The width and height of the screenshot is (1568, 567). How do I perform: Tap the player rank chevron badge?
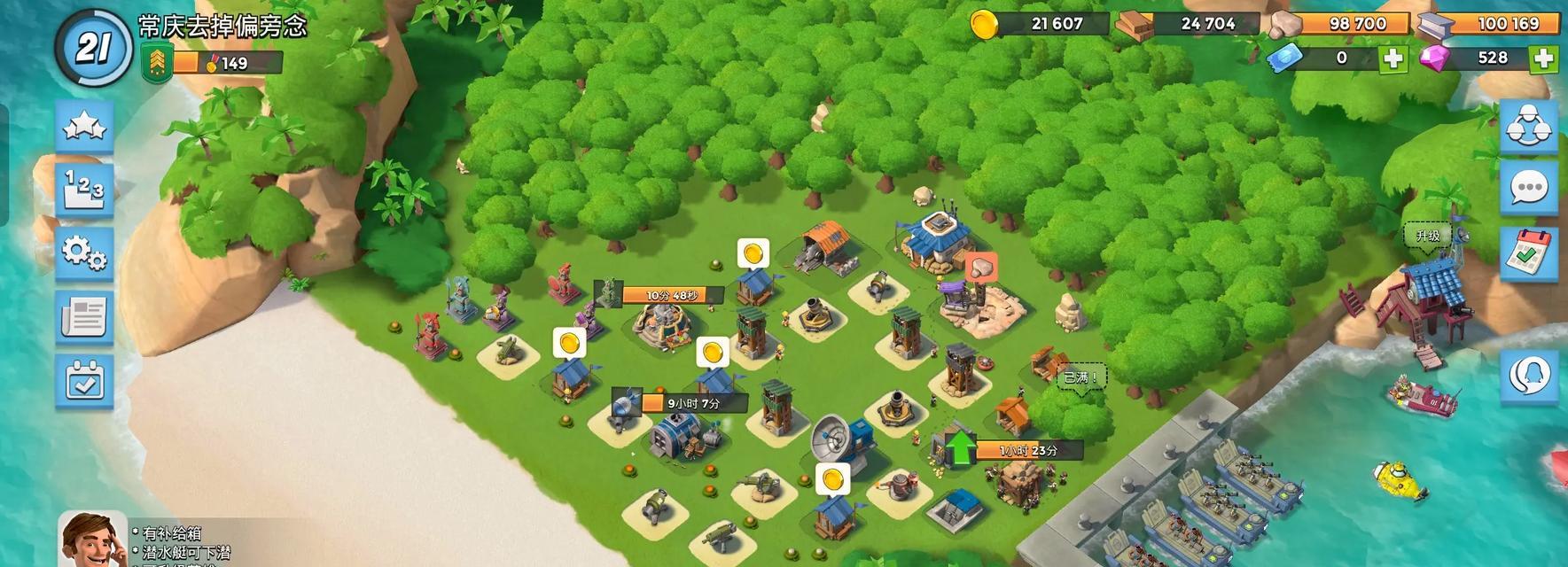pyautogui.click(x=154, y=62)
